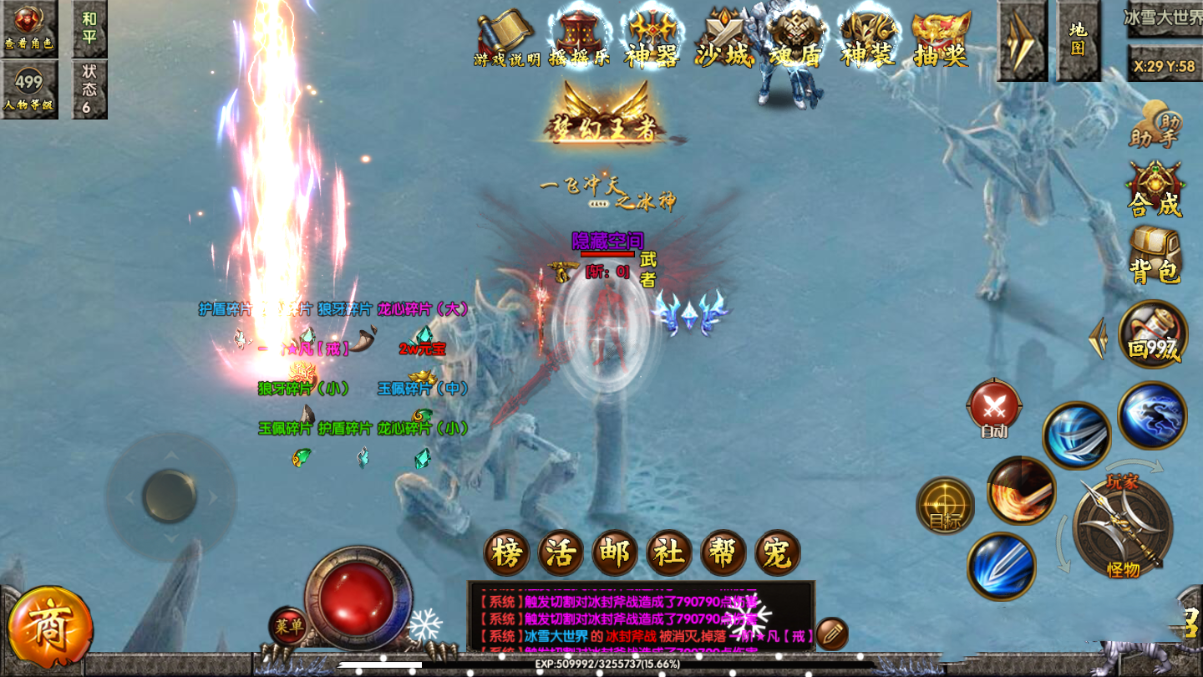Click the 和平 attack mode button

[90, 29]
